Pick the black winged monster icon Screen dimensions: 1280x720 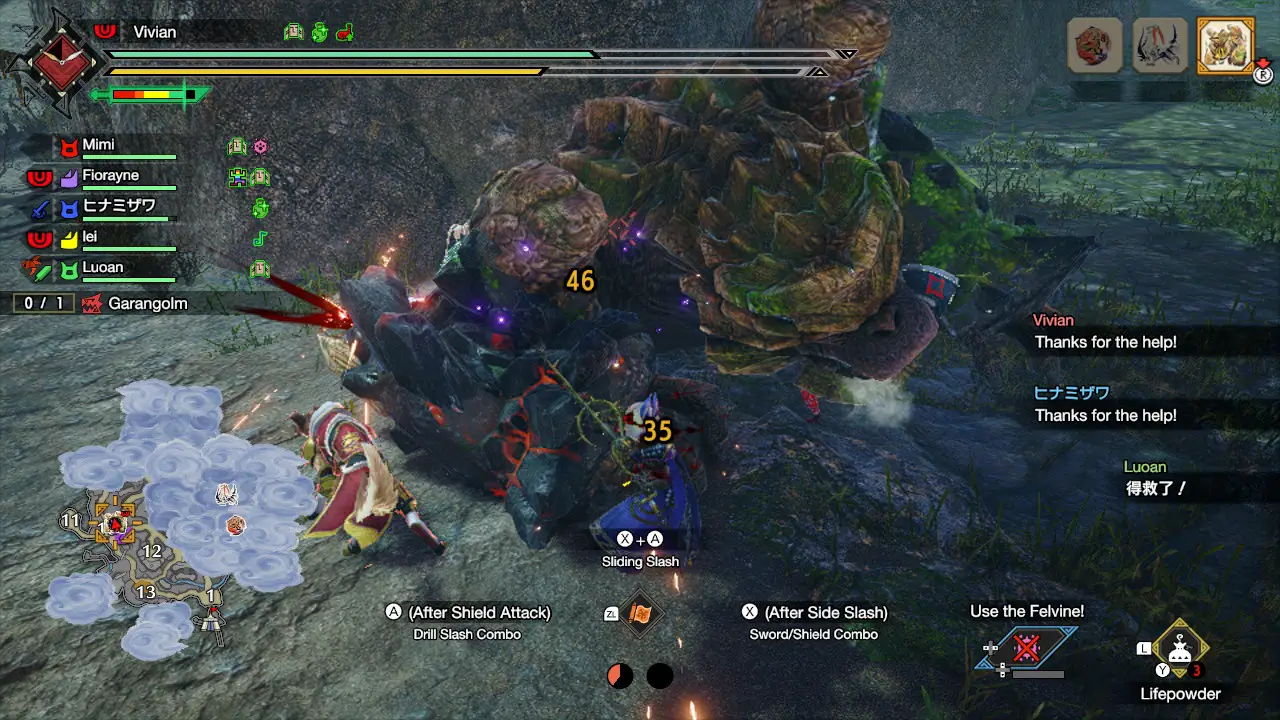(x=1160, y=46)
